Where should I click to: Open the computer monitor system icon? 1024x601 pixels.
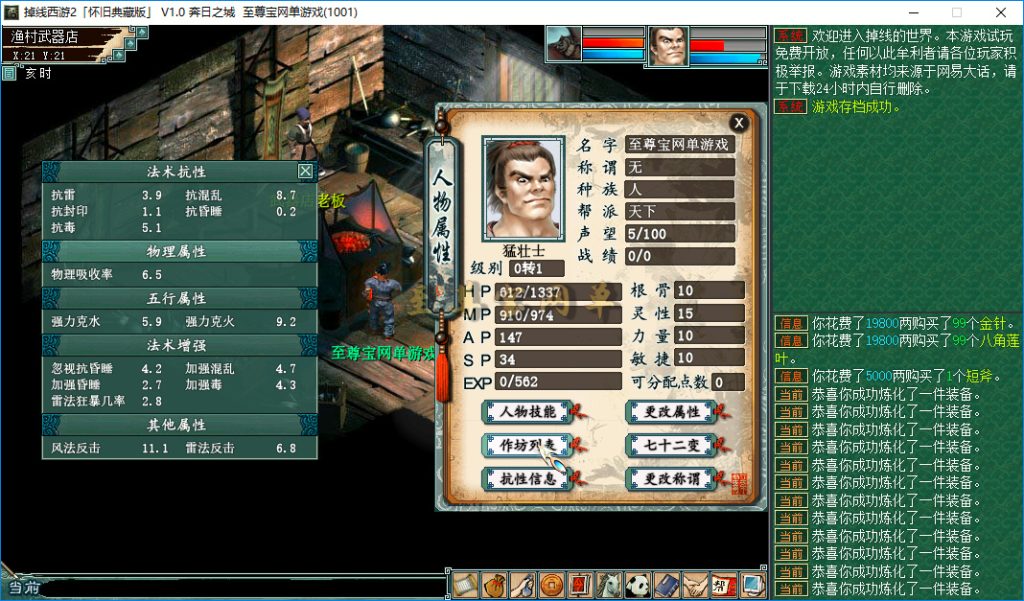click(752, 585)
